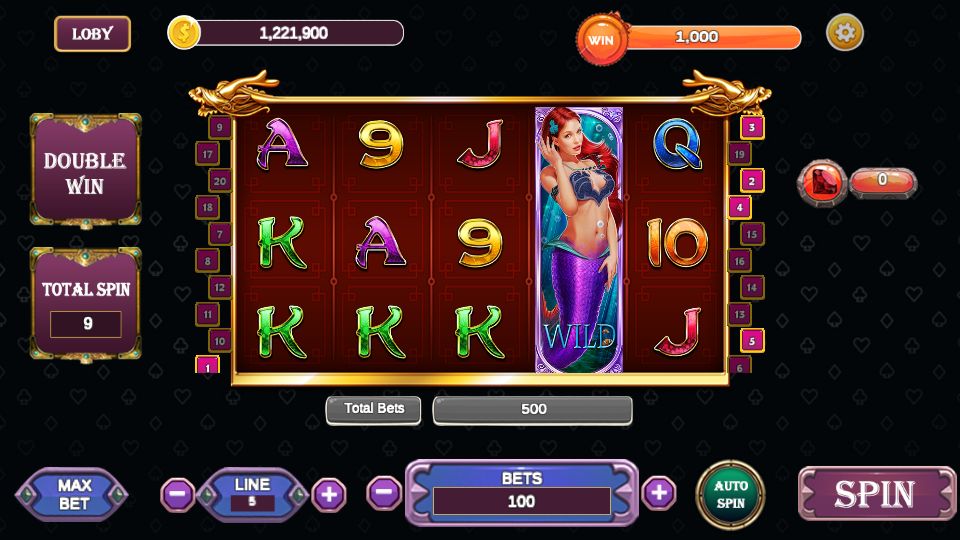Viewport: 960px width, 540px height.
Task: Lower the bet amount with minus
Action: (383, 492)
